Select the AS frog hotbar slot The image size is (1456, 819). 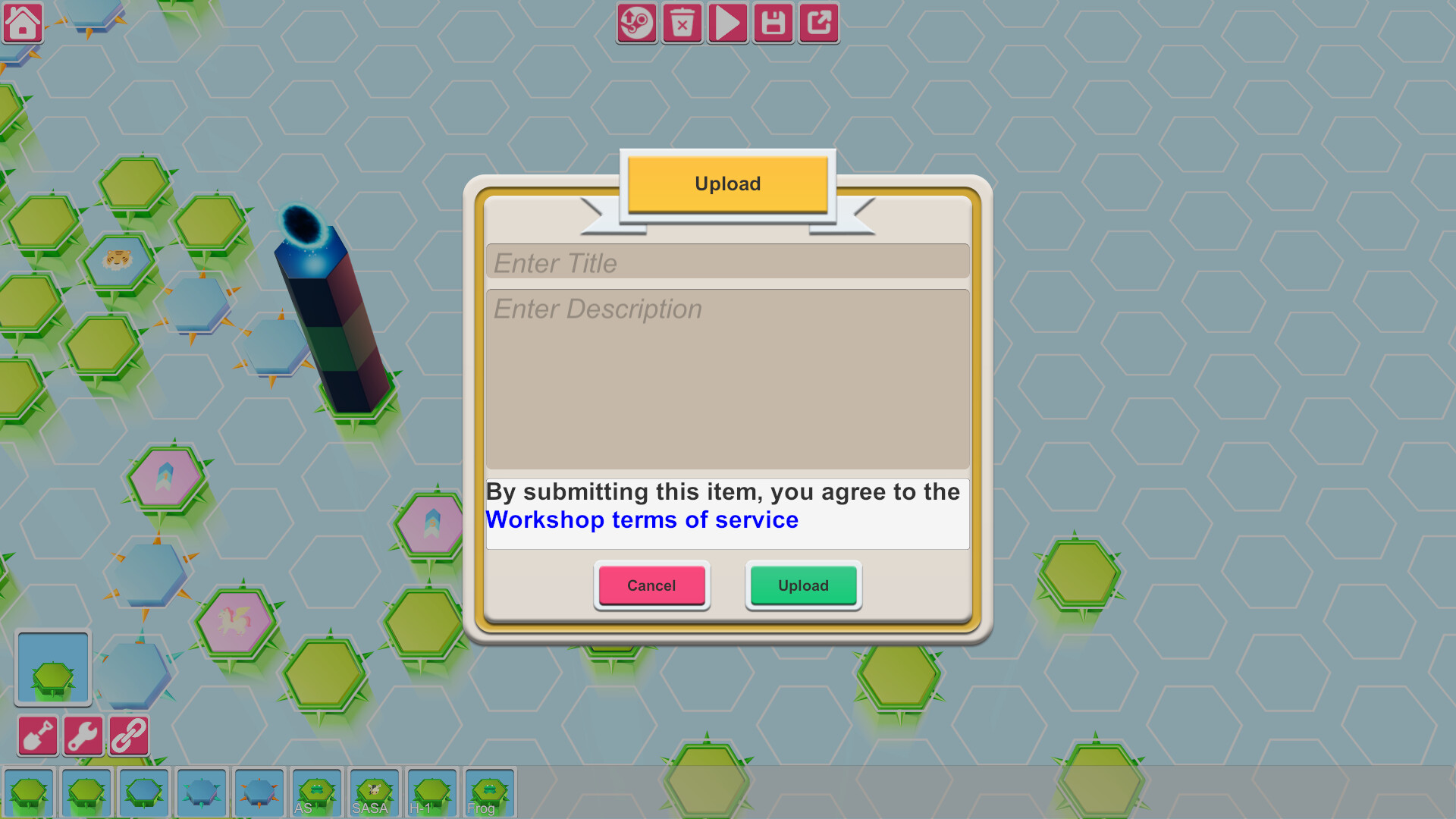pyautogui.click(x=317, y=792)
